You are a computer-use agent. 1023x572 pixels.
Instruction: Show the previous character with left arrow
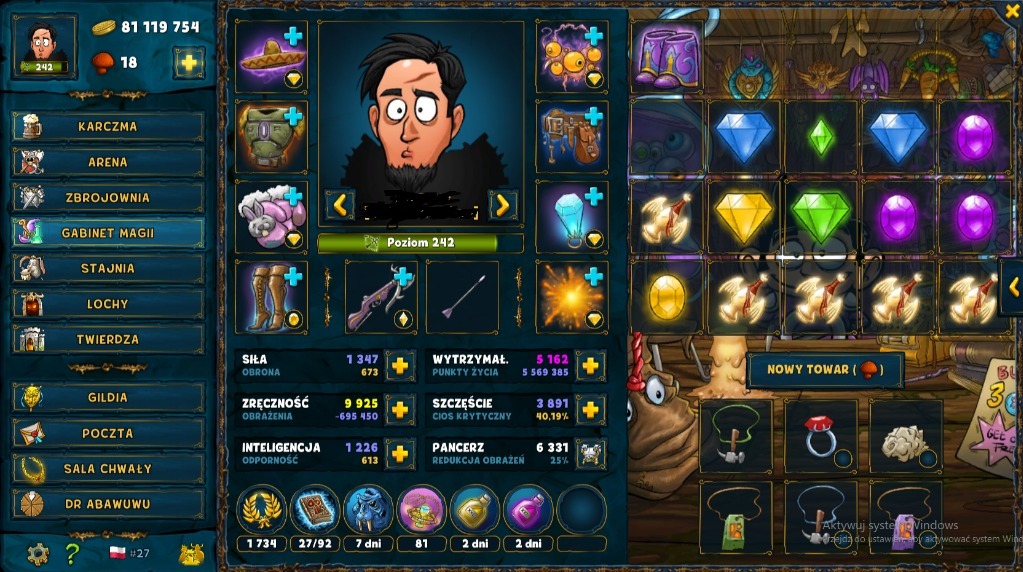(340, 206)
